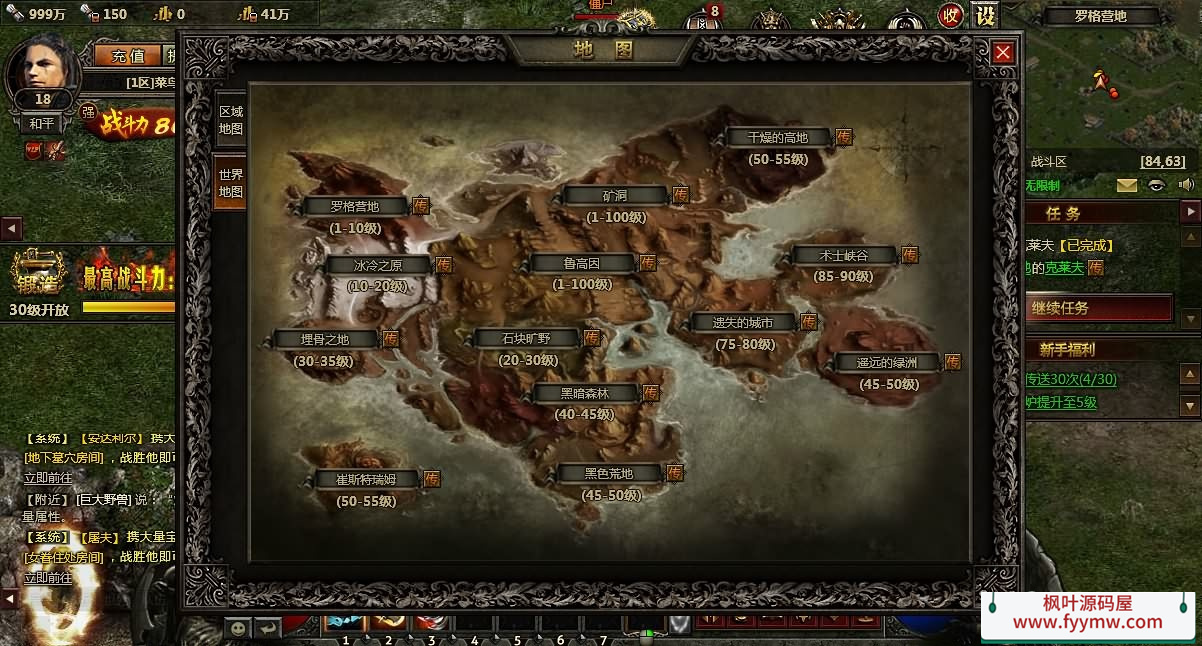Use the 传 button beside 矿洞
Viewport: 1202px width, 646px height.
[680, 195]
